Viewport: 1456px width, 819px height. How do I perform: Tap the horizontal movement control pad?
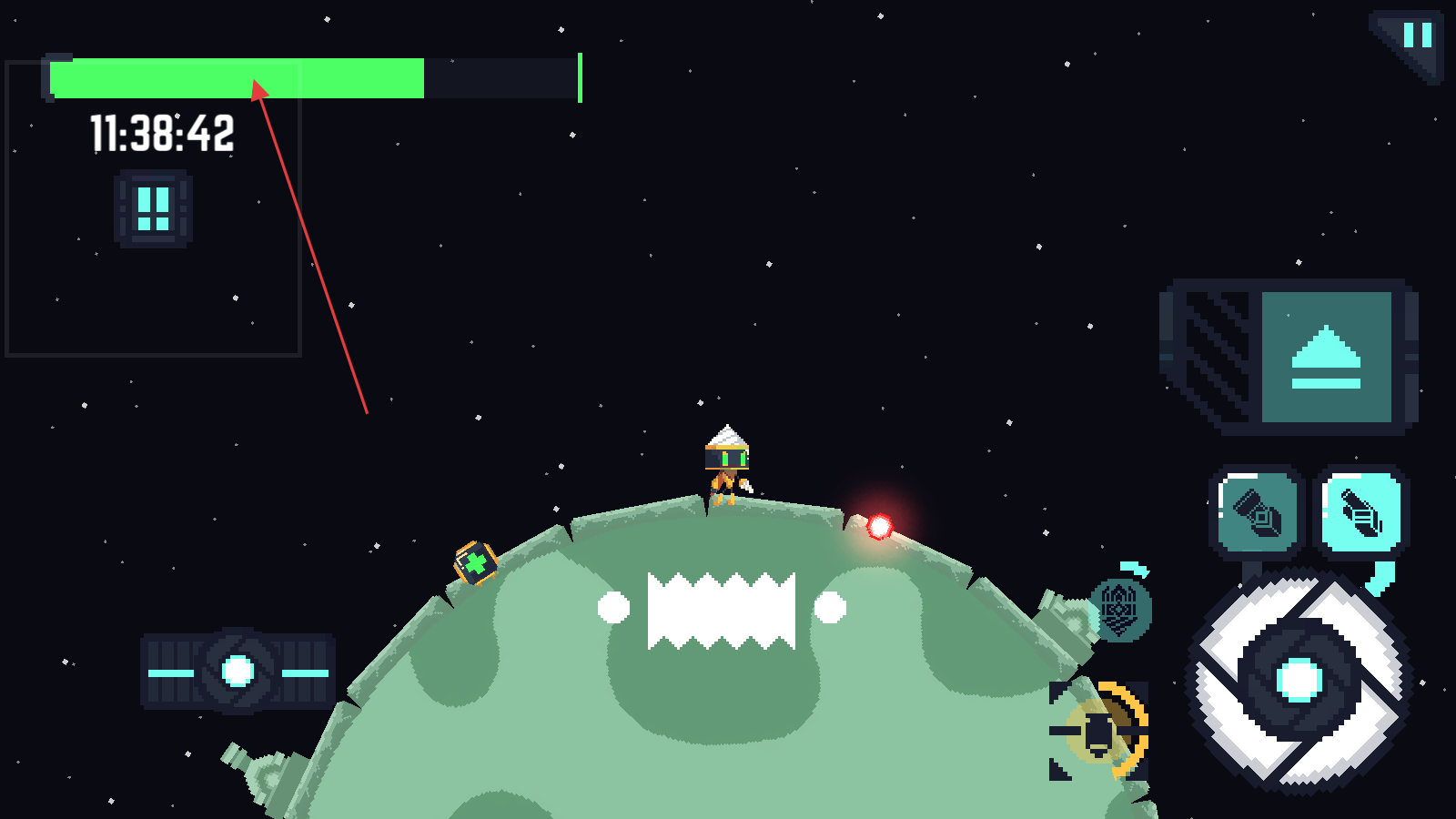pos(238,672)
